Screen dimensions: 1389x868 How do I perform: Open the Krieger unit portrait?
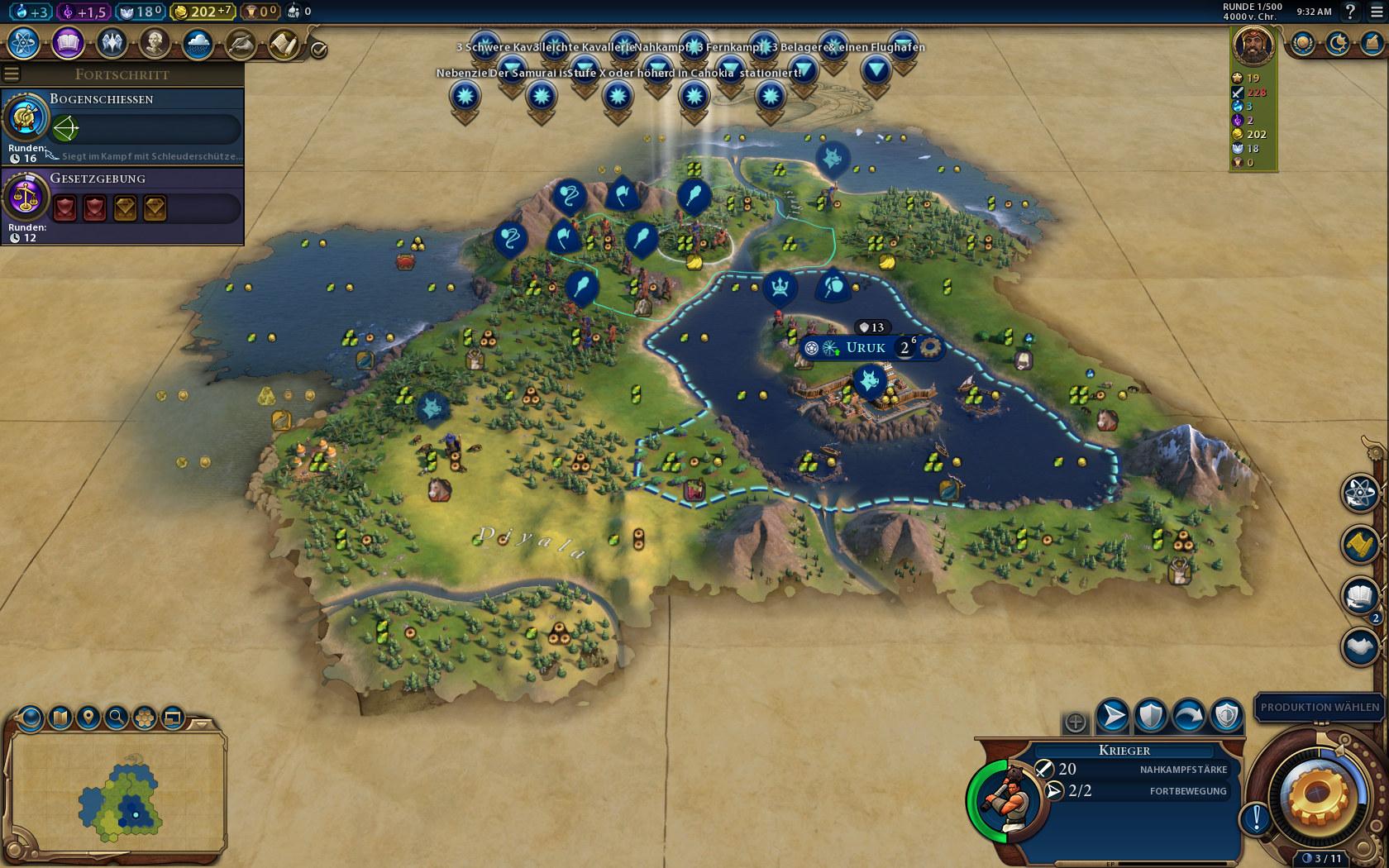point(1009,801)
